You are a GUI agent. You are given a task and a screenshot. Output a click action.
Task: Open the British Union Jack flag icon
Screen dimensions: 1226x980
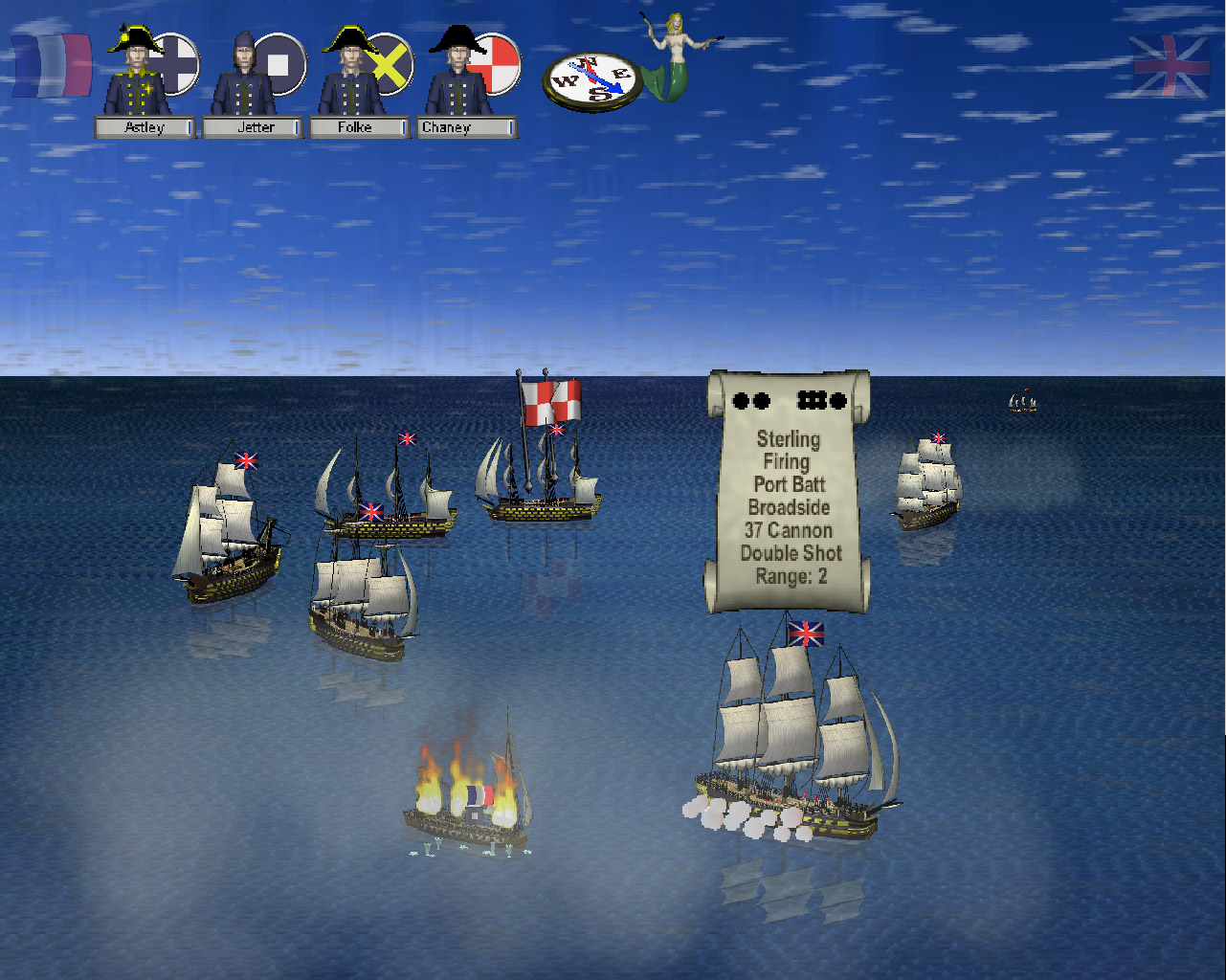[x=1170, y=66]
